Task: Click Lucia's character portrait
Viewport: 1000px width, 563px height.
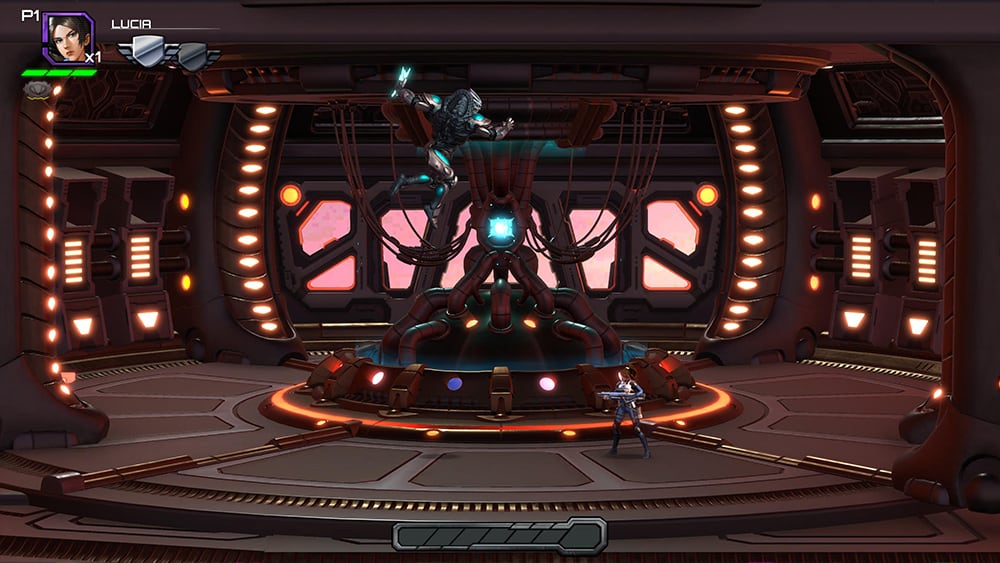Action: pyautogui.click(x=67, y=38)
